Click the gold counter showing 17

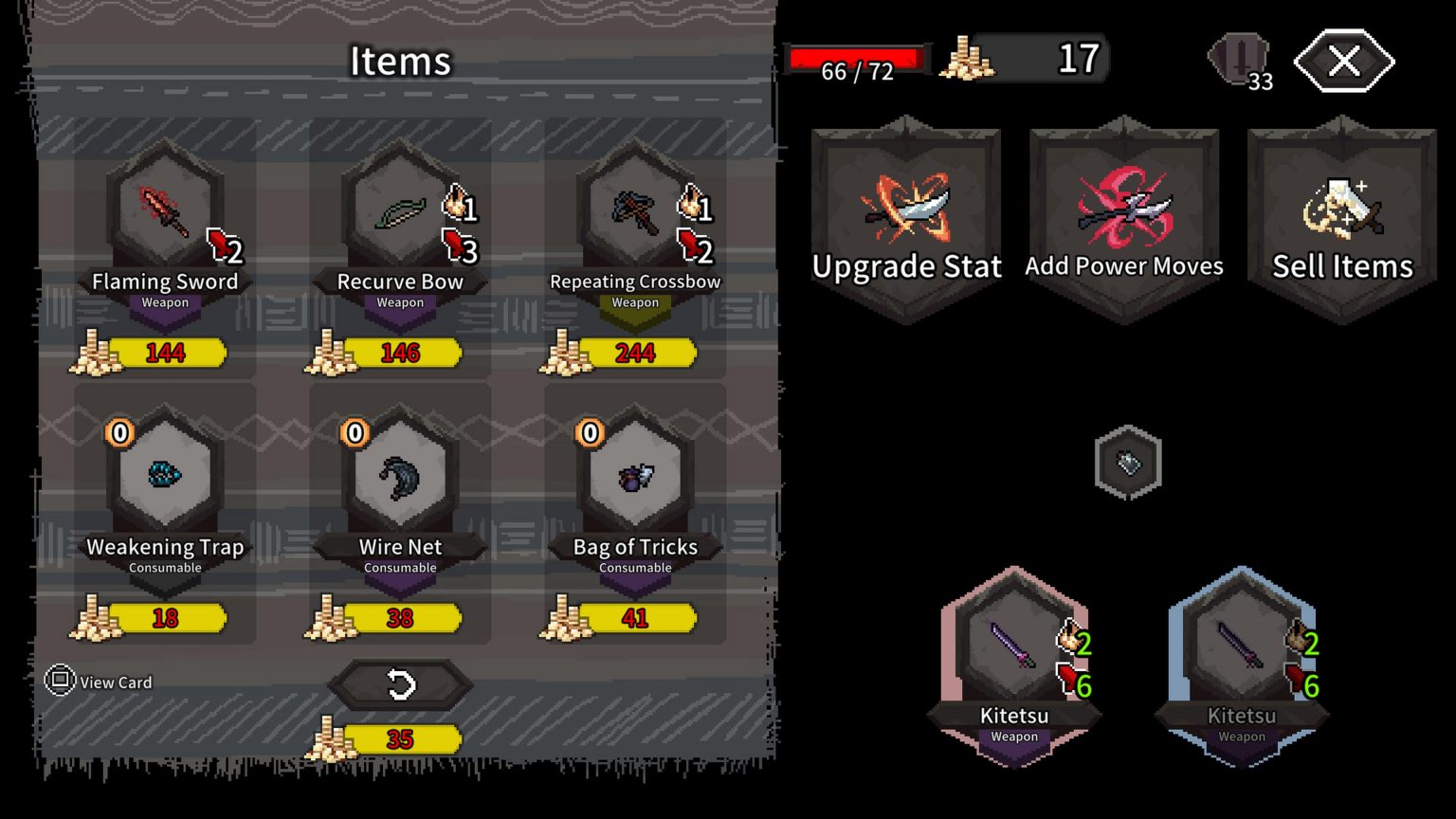(x=1024, y=58)
